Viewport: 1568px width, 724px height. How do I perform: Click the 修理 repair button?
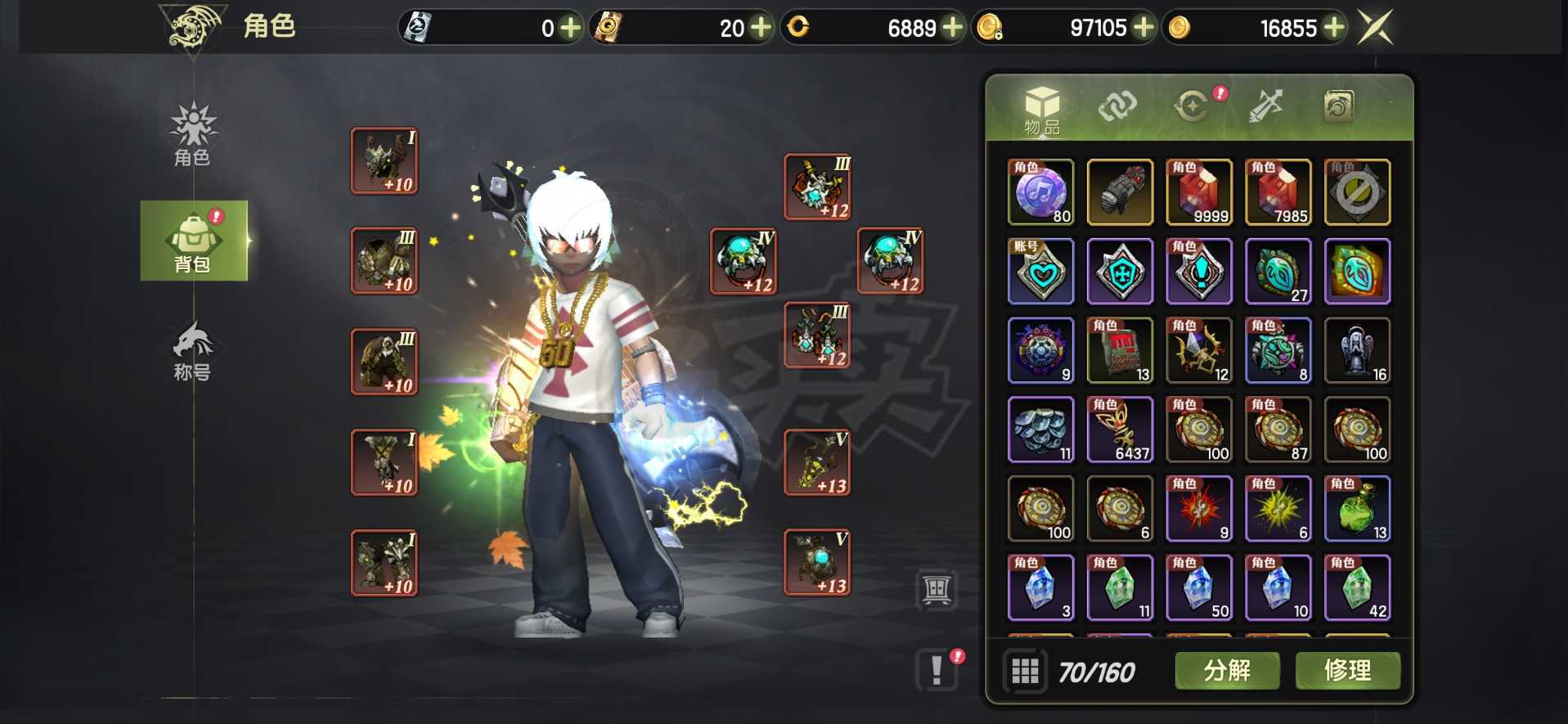click(1347, 671)
